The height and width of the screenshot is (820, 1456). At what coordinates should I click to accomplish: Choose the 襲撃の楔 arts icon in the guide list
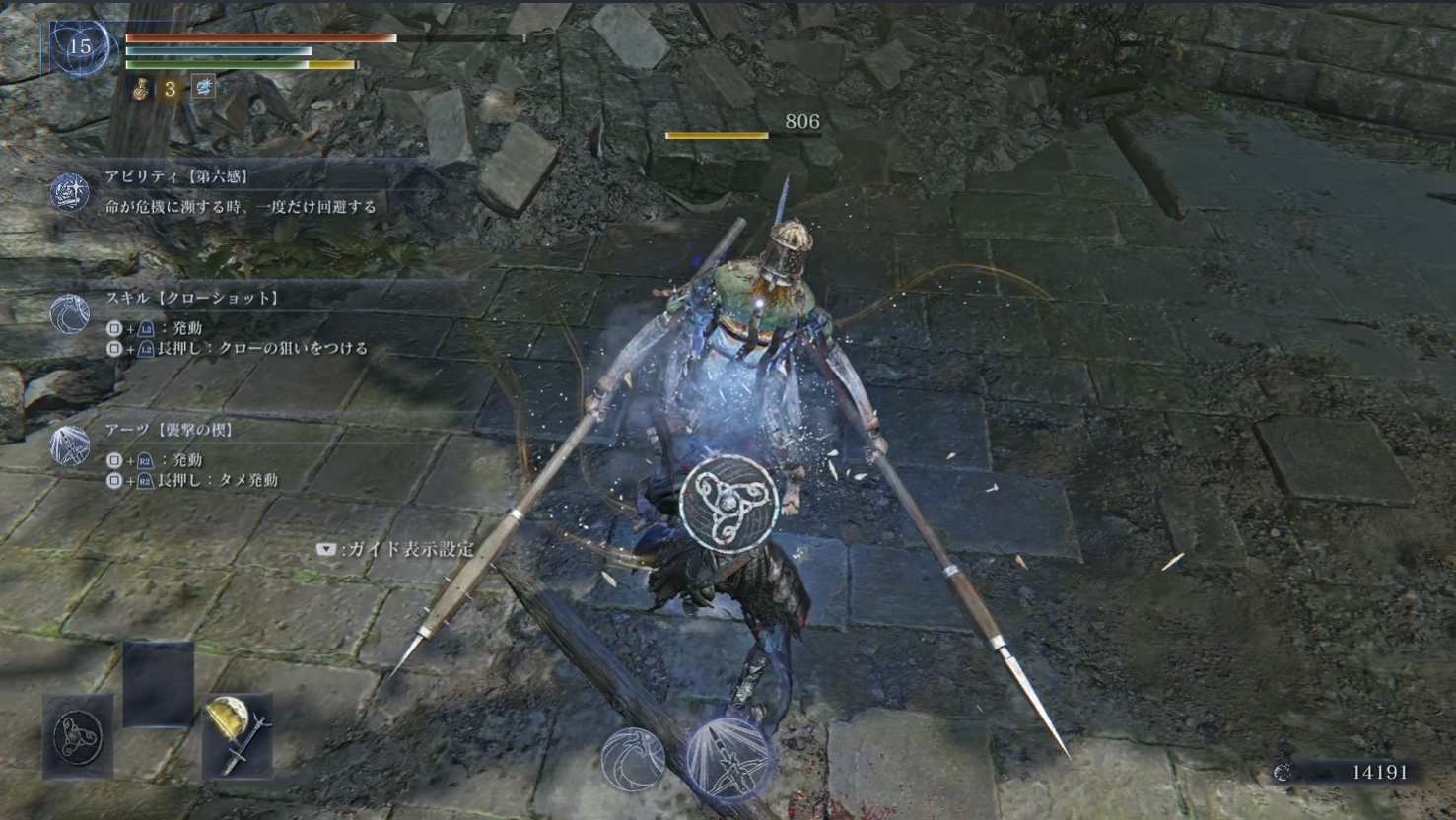(70, 445)
